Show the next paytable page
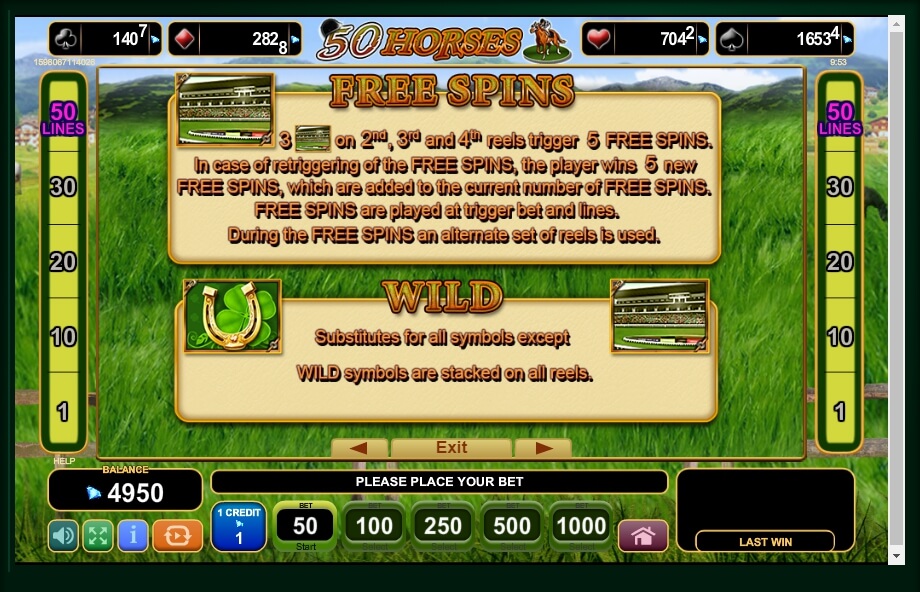 point(543,448)
